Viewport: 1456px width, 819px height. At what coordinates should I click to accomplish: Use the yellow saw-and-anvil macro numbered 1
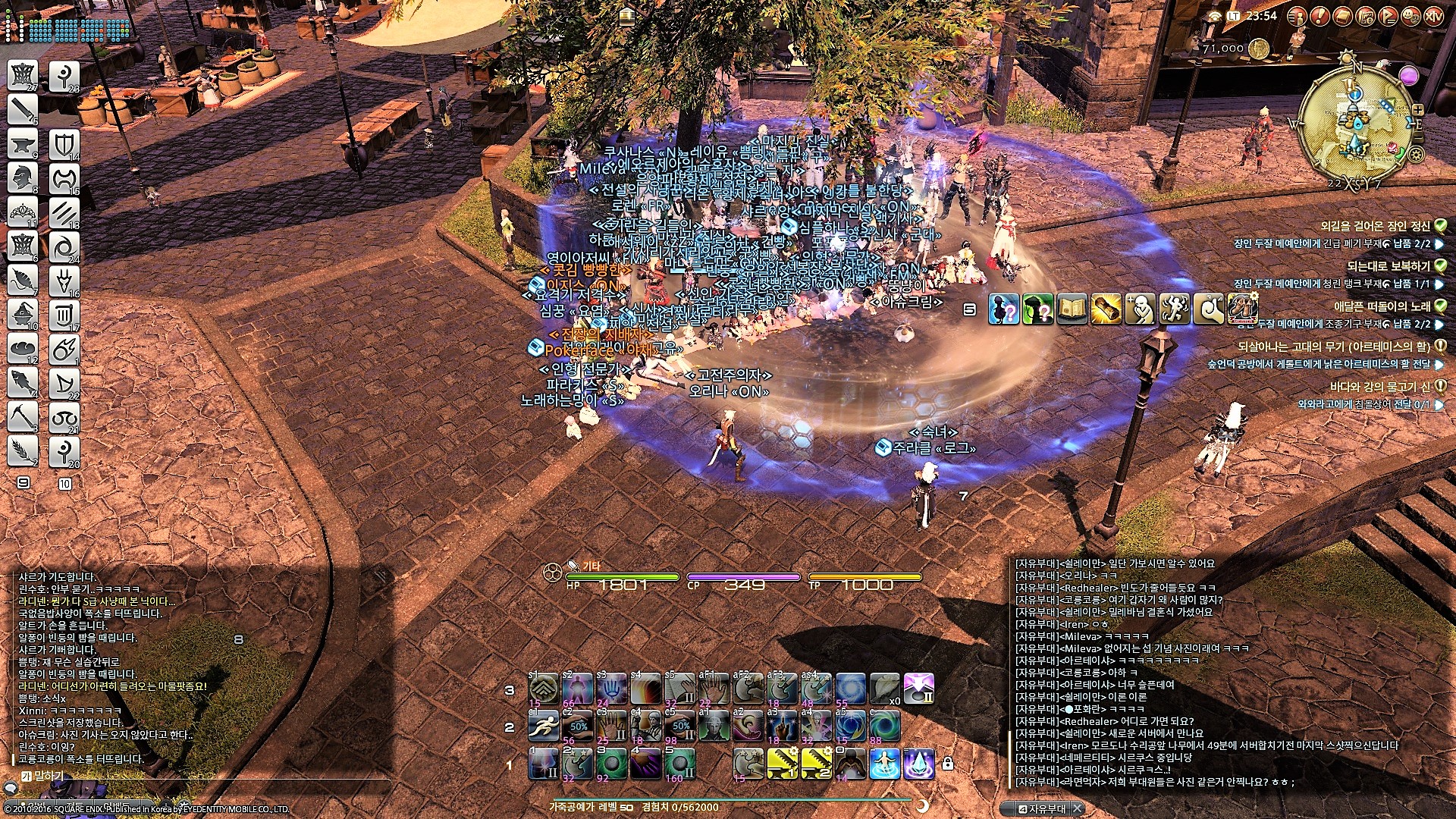click(783, 764)
